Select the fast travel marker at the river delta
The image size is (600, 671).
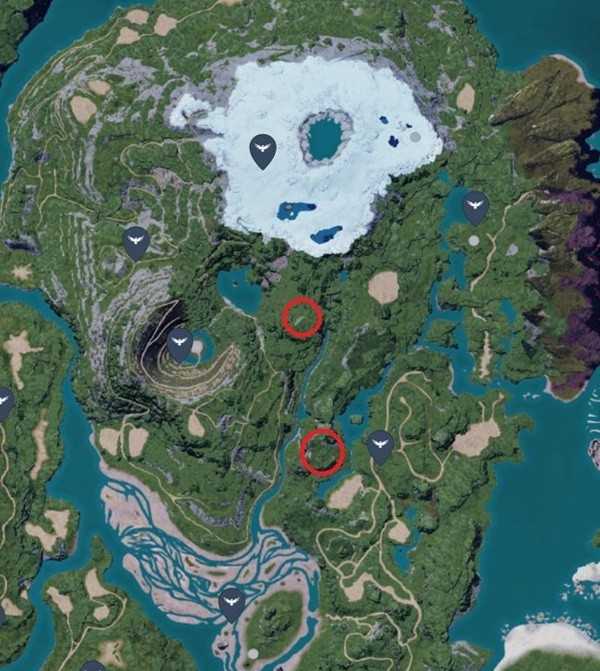click(232, 602)
